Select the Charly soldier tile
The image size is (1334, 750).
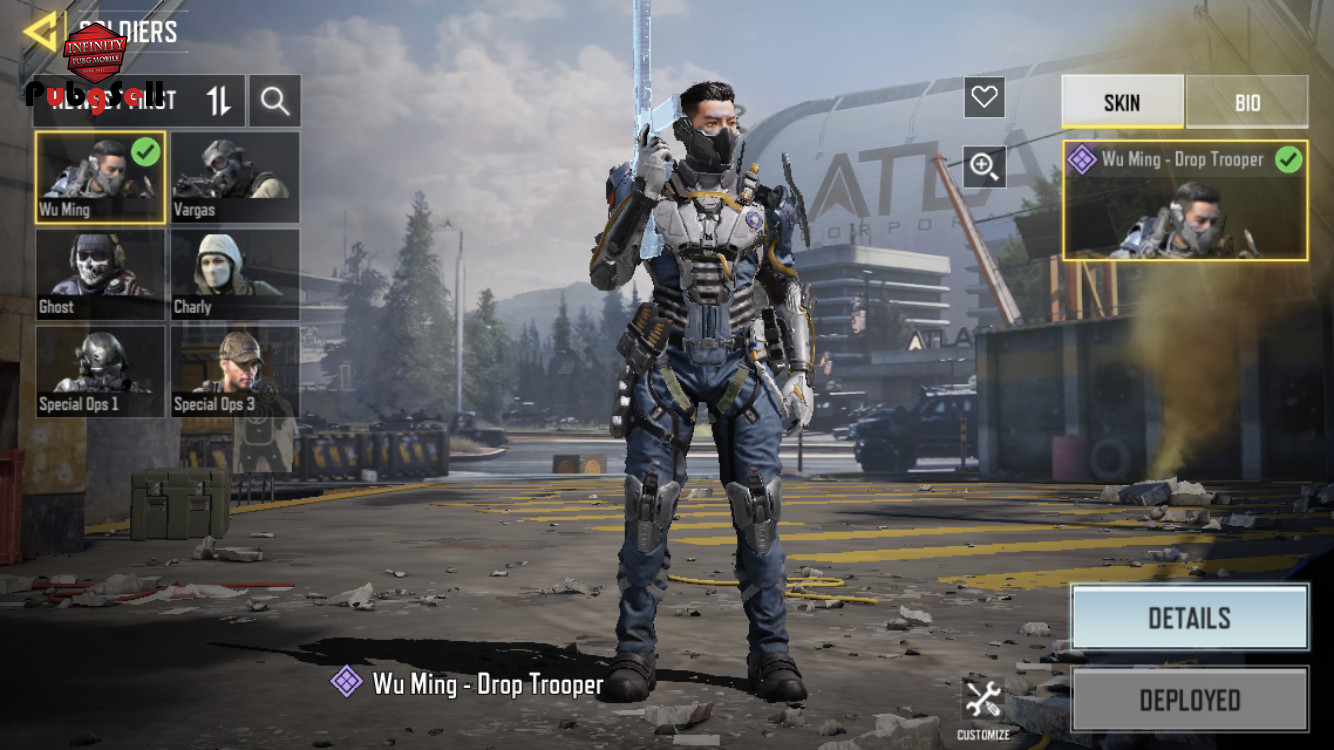(235, 274)
